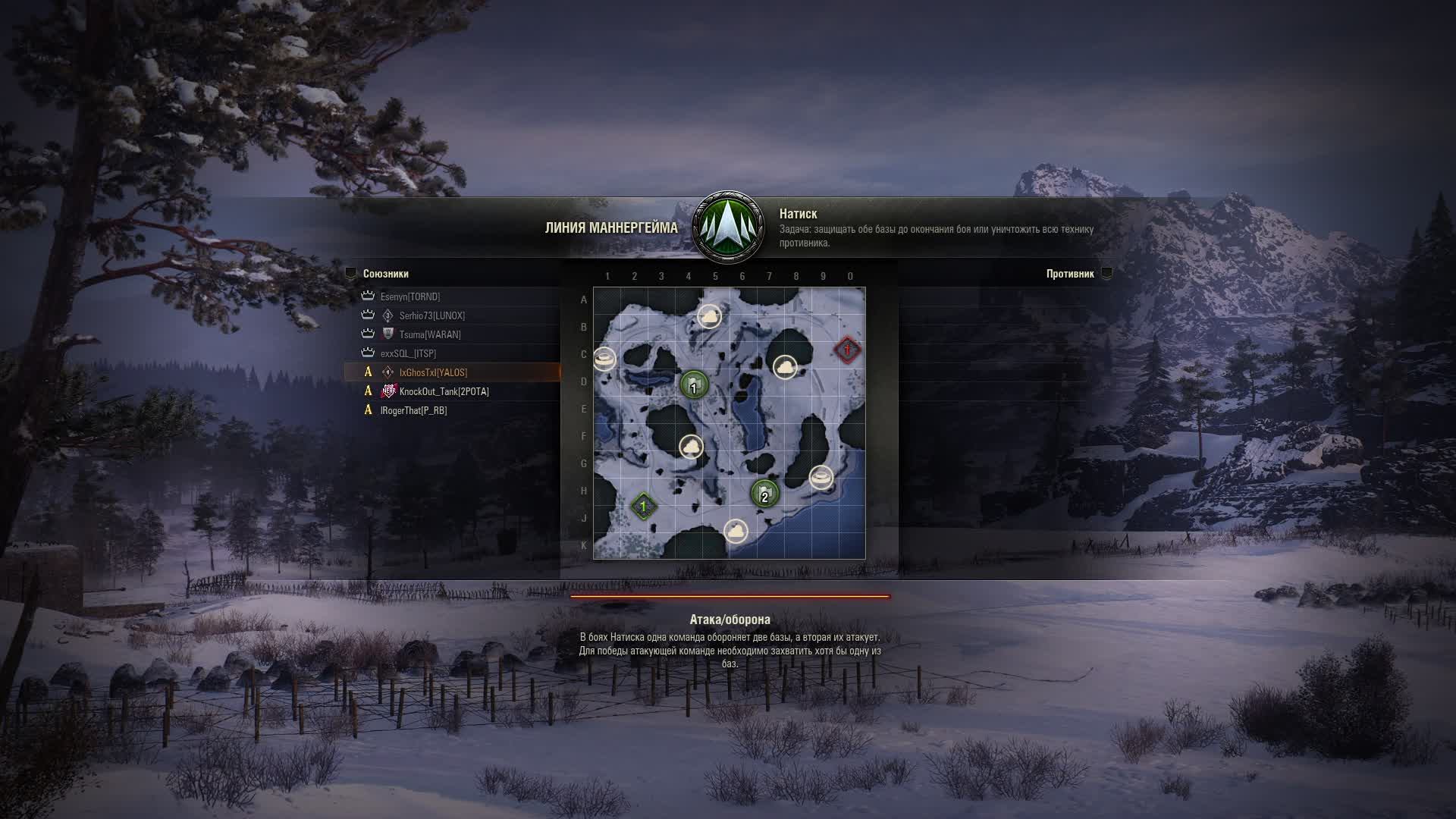Select the red enemy spawn diamond marker

(847, 350)
